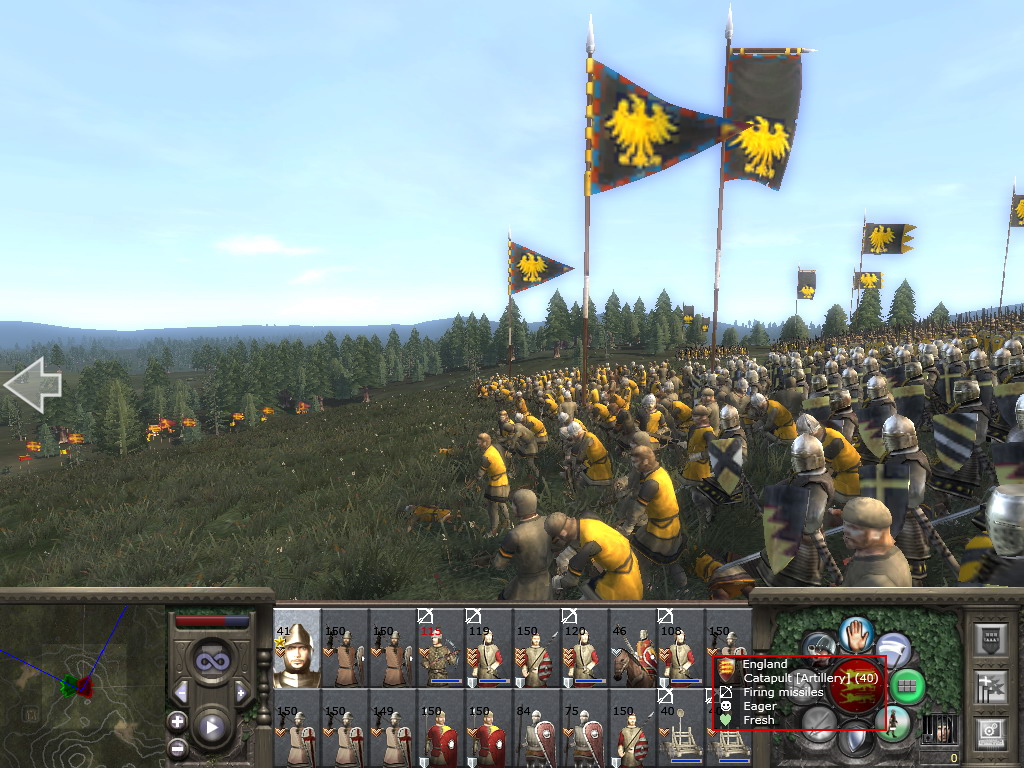Click the play speed button
The image size is (1024, 768).
[210, 727]
